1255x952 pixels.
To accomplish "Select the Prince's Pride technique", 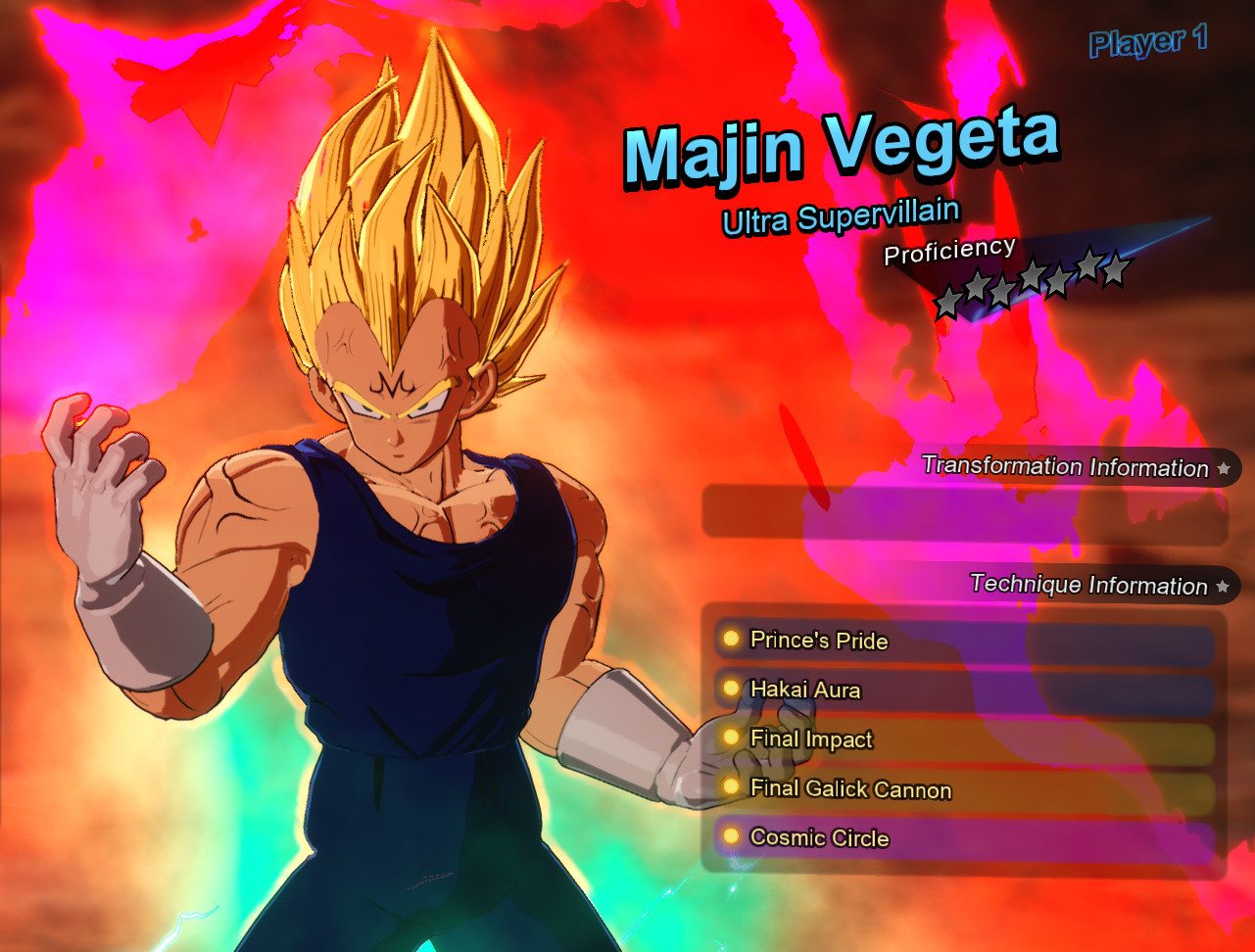I will [x=964, y=642].
